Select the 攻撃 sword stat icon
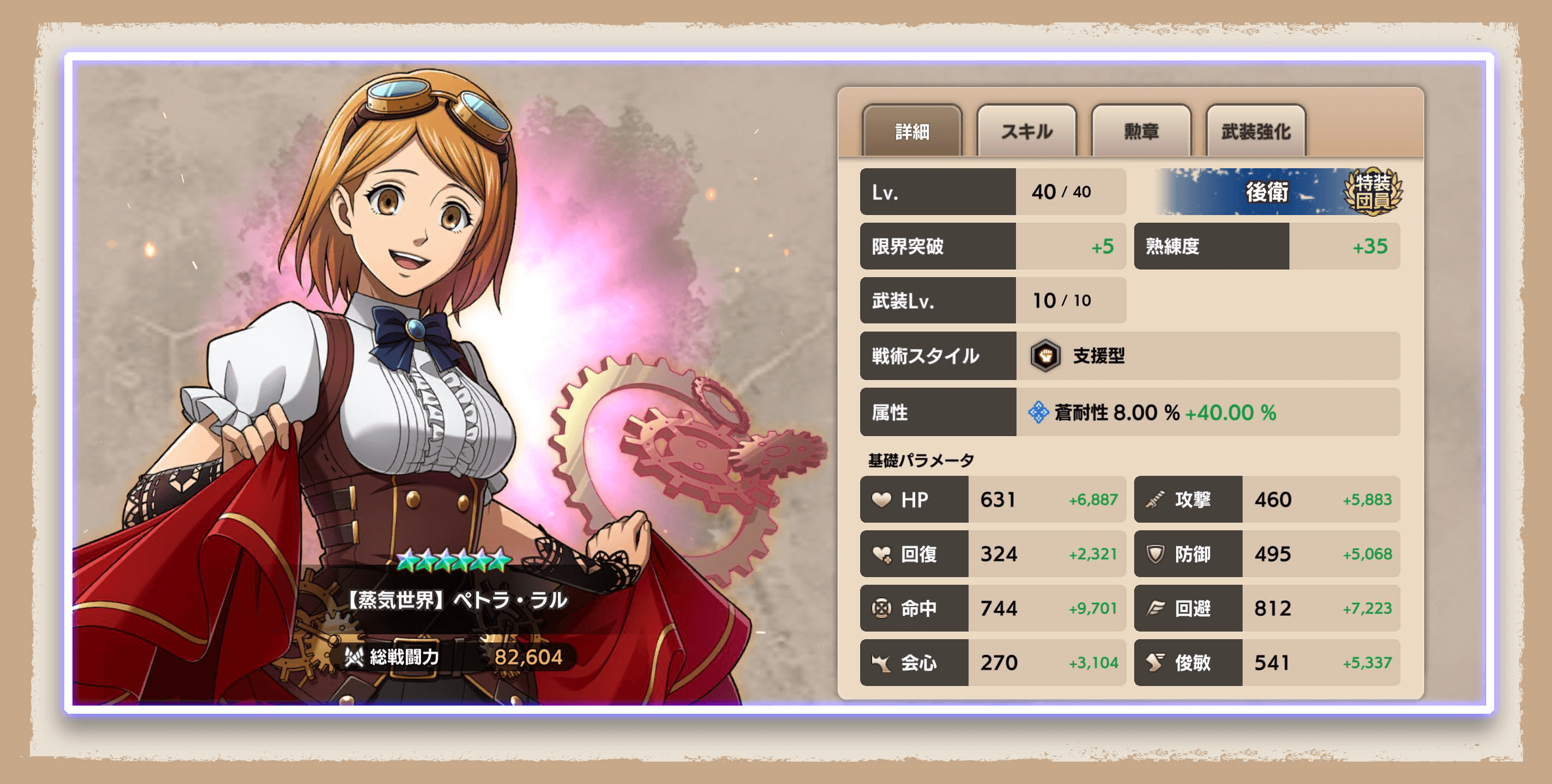This screenshot has width=1552, height=784. [x=1156, y=500]
